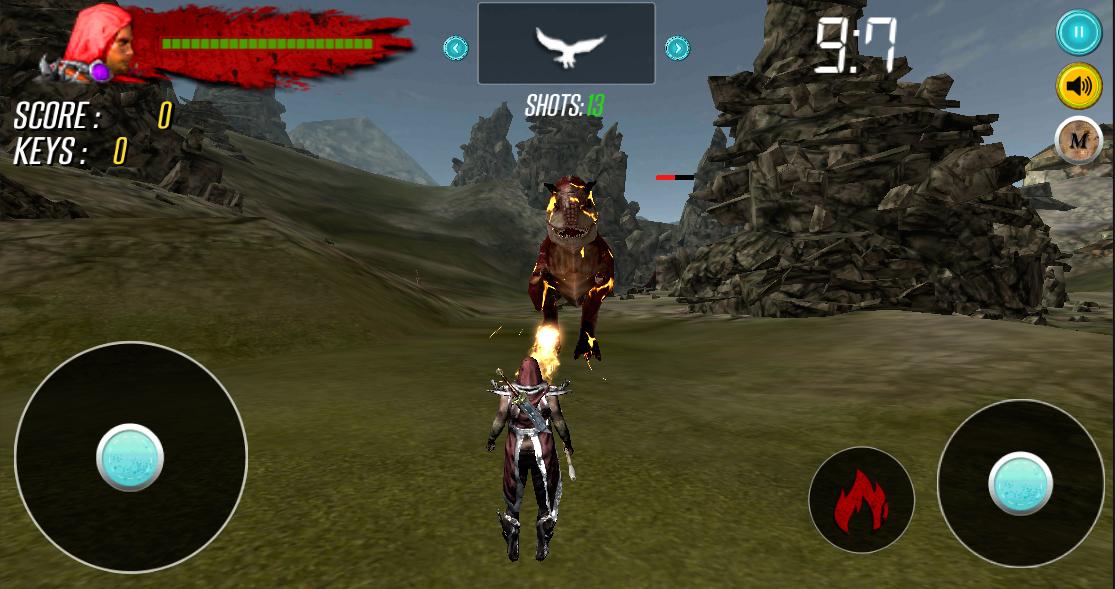Tap the left movement joystick knob
The width and height of the screenshot is (1115, 589).
(x=130, y=457)
